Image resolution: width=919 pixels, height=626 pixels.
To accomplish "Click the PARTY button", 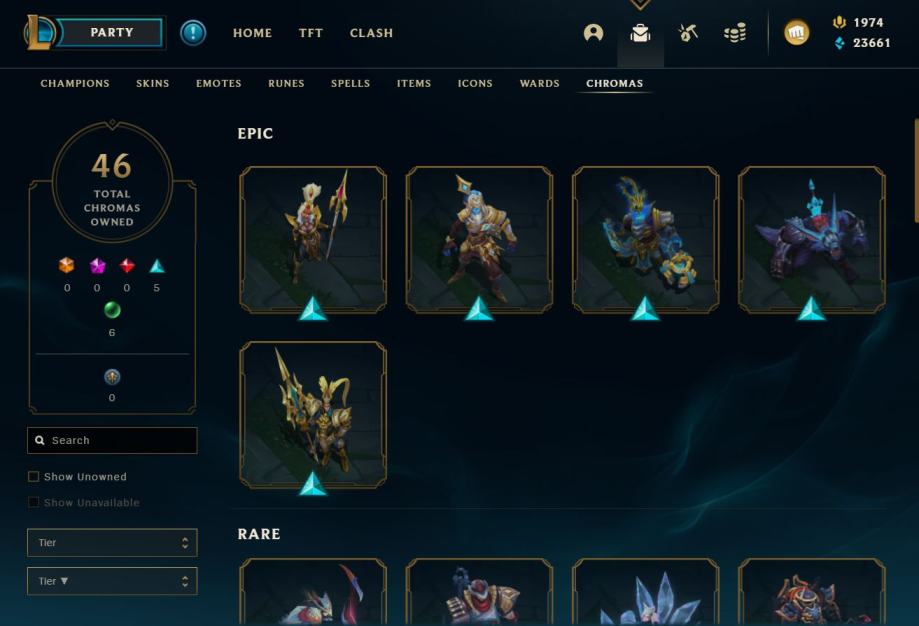I will [111, 33].
